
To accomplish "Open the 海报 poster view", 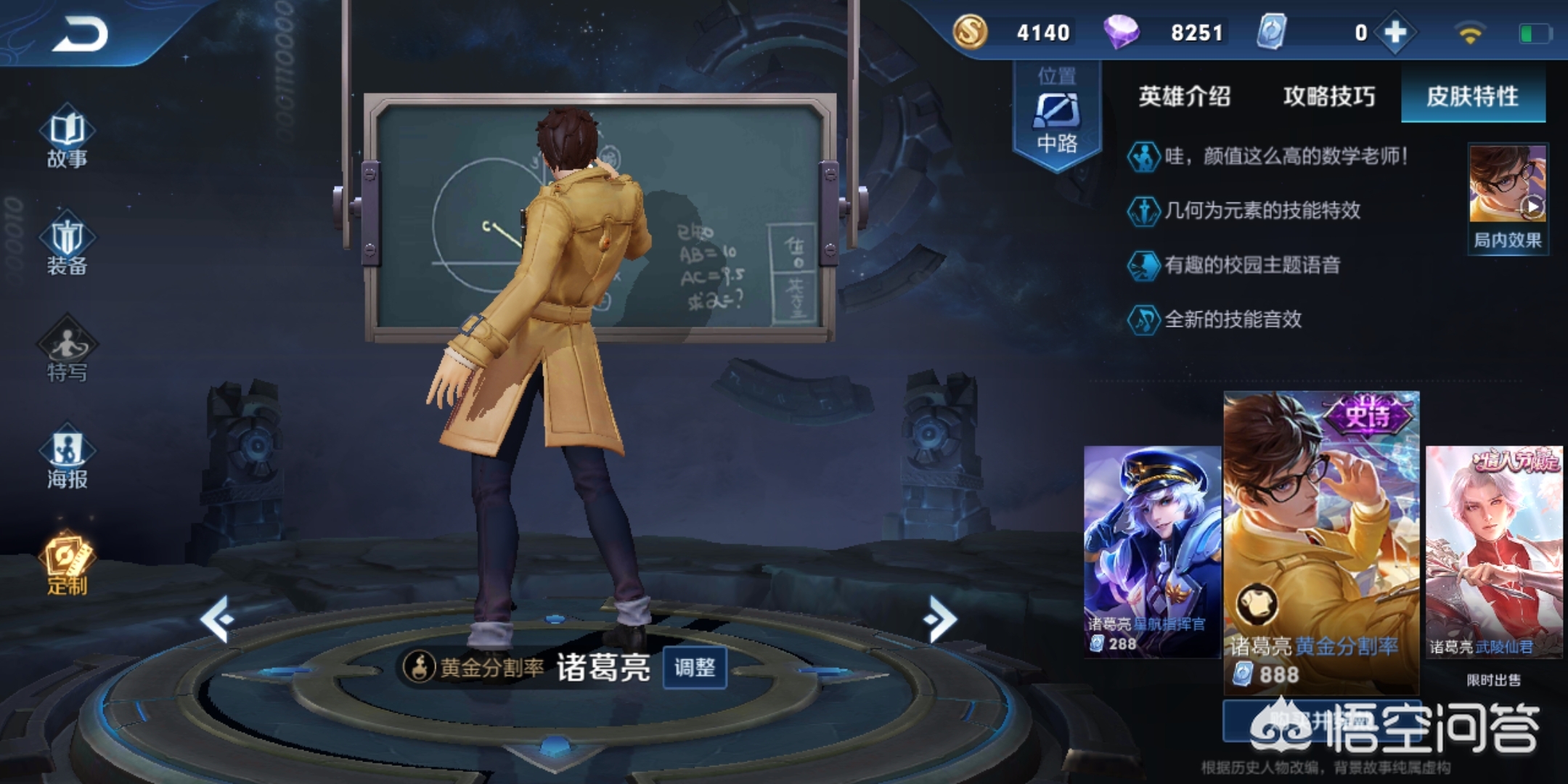I will (67, 458).
